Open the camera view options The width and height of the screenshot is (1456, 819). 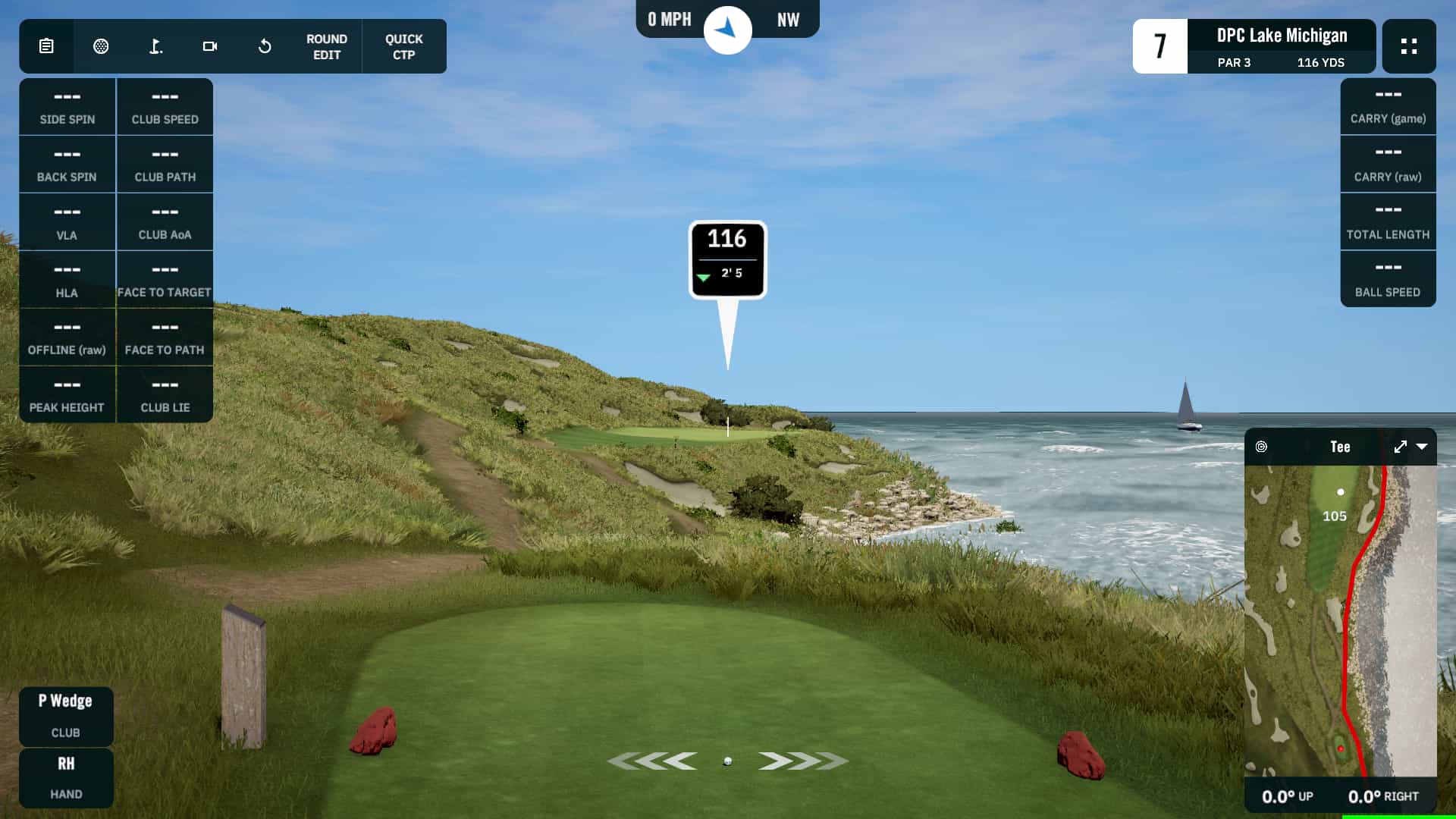[210, 46]
